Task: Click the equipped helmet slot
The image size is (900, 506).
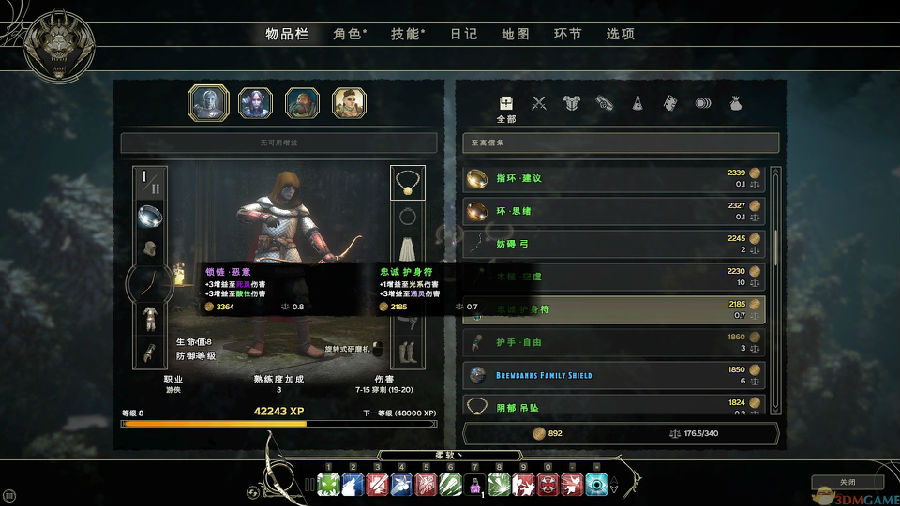Action: click(x=150, y=248)
